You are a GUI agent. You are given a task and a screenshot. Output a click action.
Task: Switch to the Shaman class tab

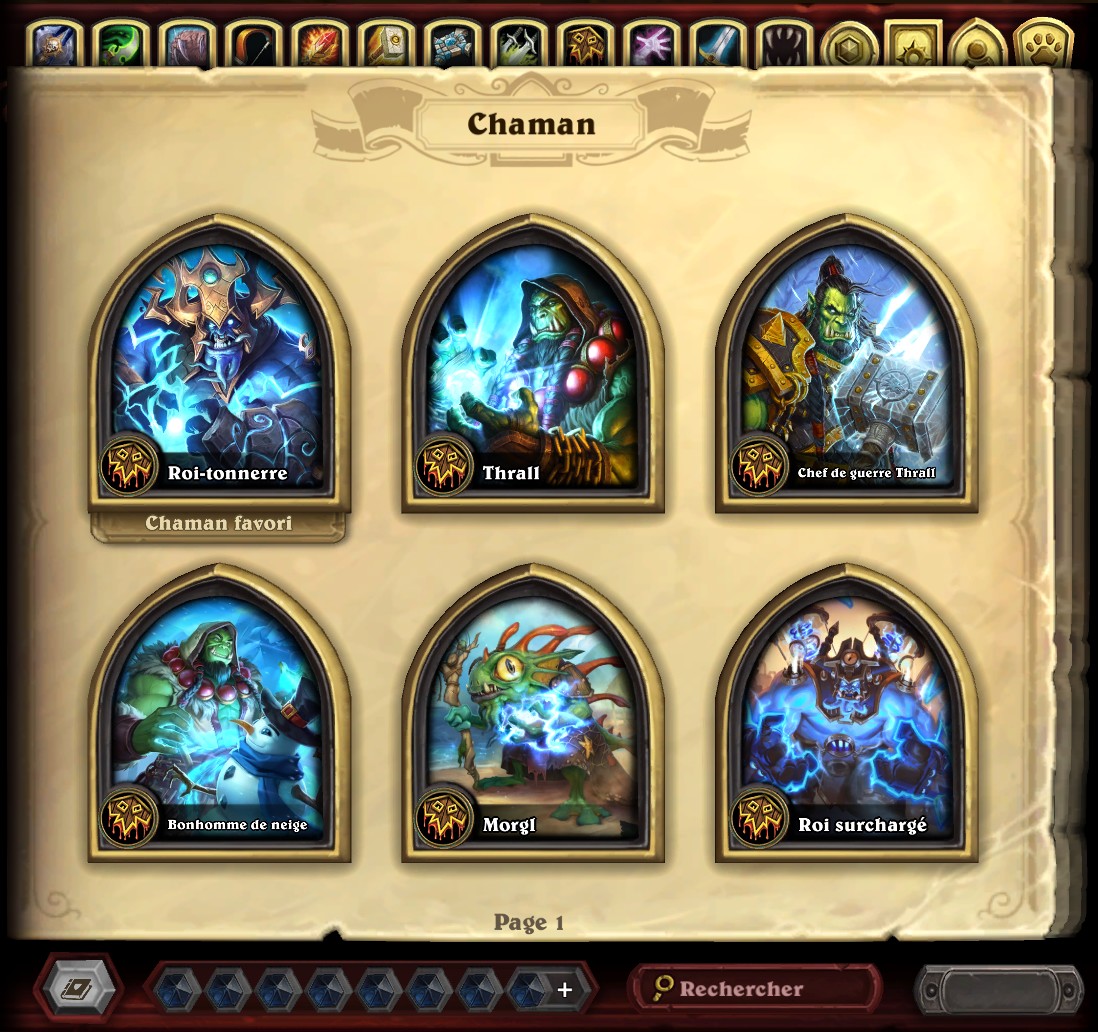click(x=585, y=45)
